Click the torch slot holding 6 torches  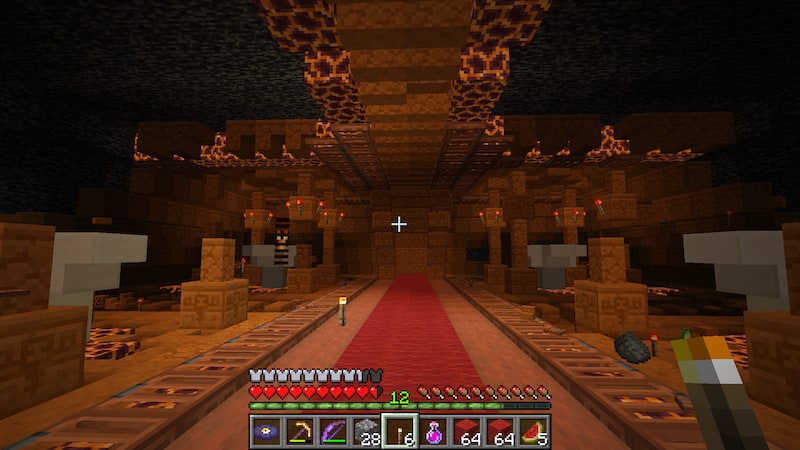point(400,431)
